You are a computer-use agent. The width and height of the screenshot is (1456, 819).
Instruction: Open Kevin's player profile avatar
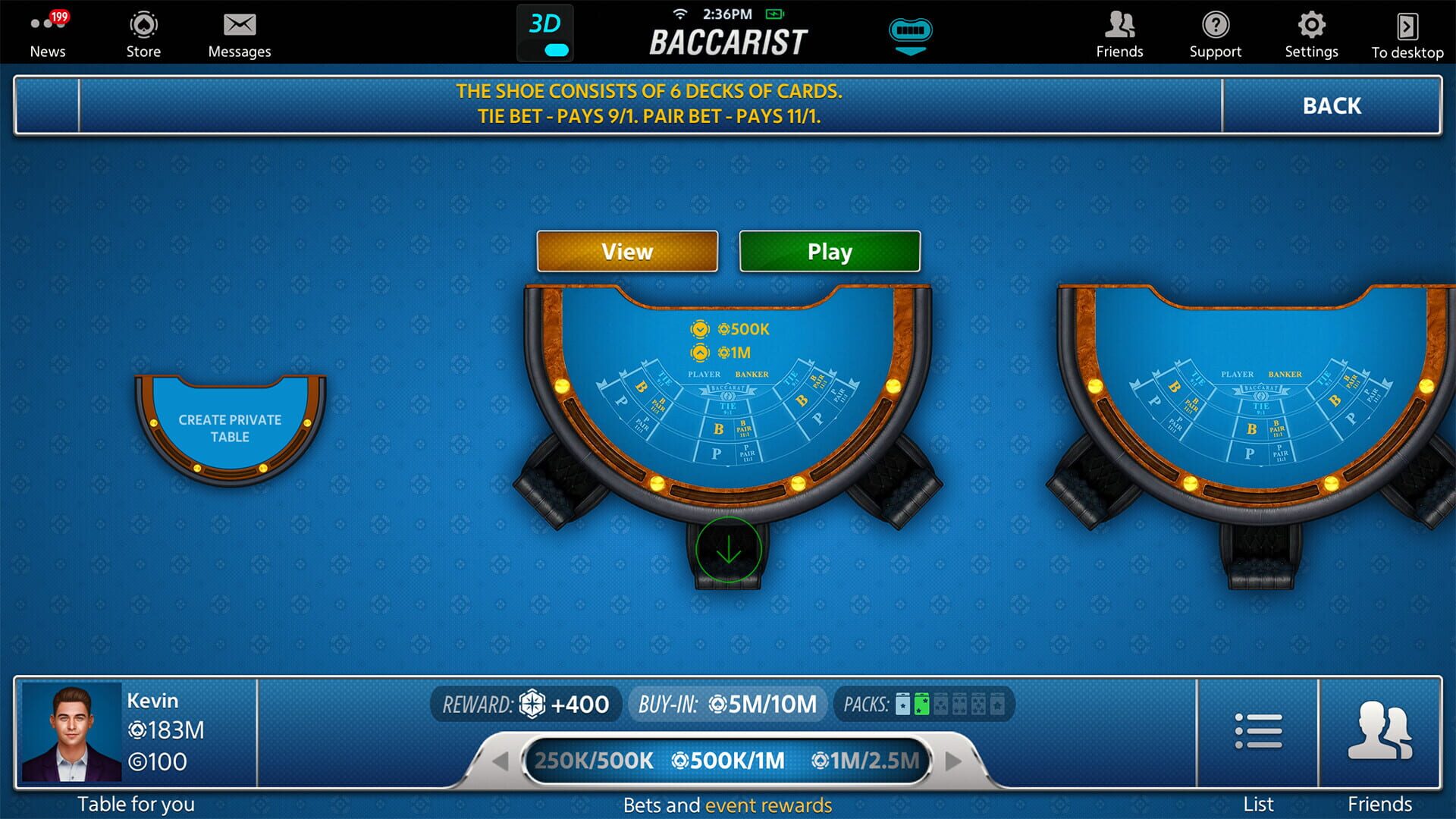[71, 730]
